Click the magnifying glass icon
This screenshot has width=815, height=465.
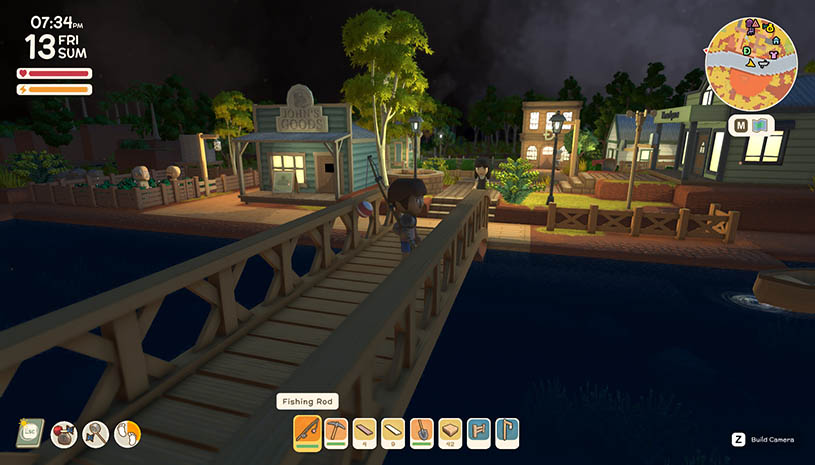[x=95, y=433]
